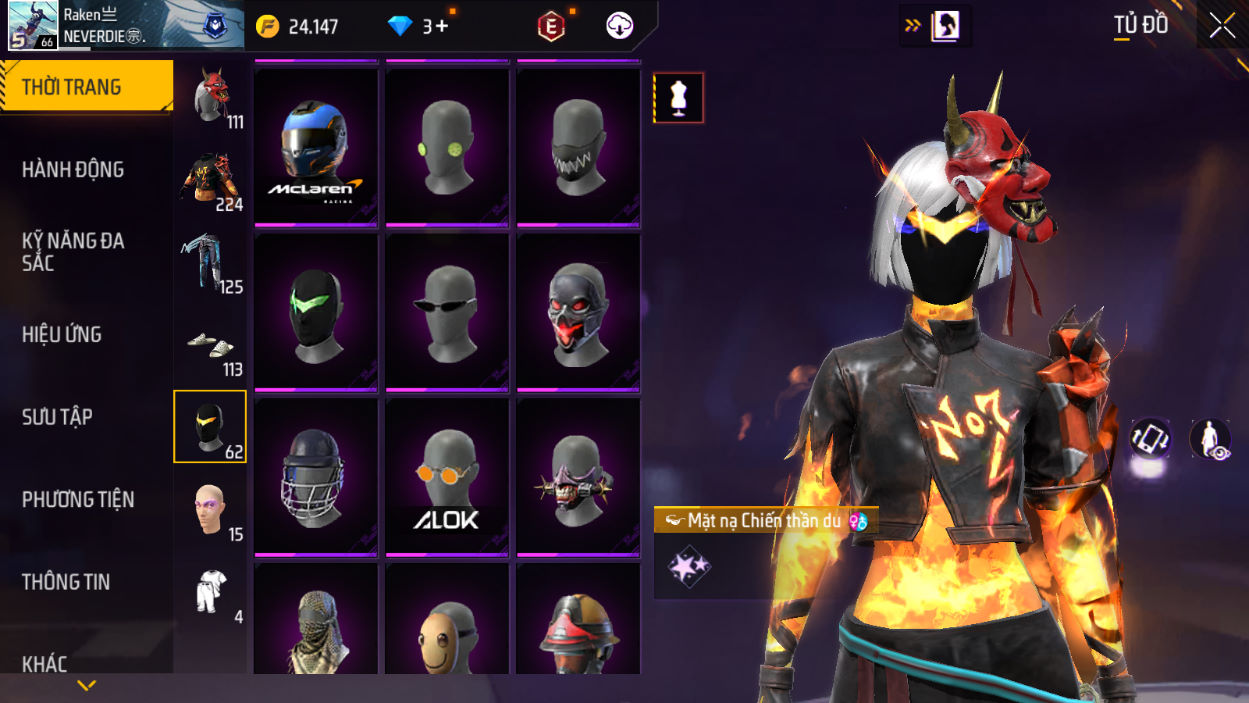Select the HIỆU ỨNG tab
The width and height of the screenshot is (1249, 703).
62,335
